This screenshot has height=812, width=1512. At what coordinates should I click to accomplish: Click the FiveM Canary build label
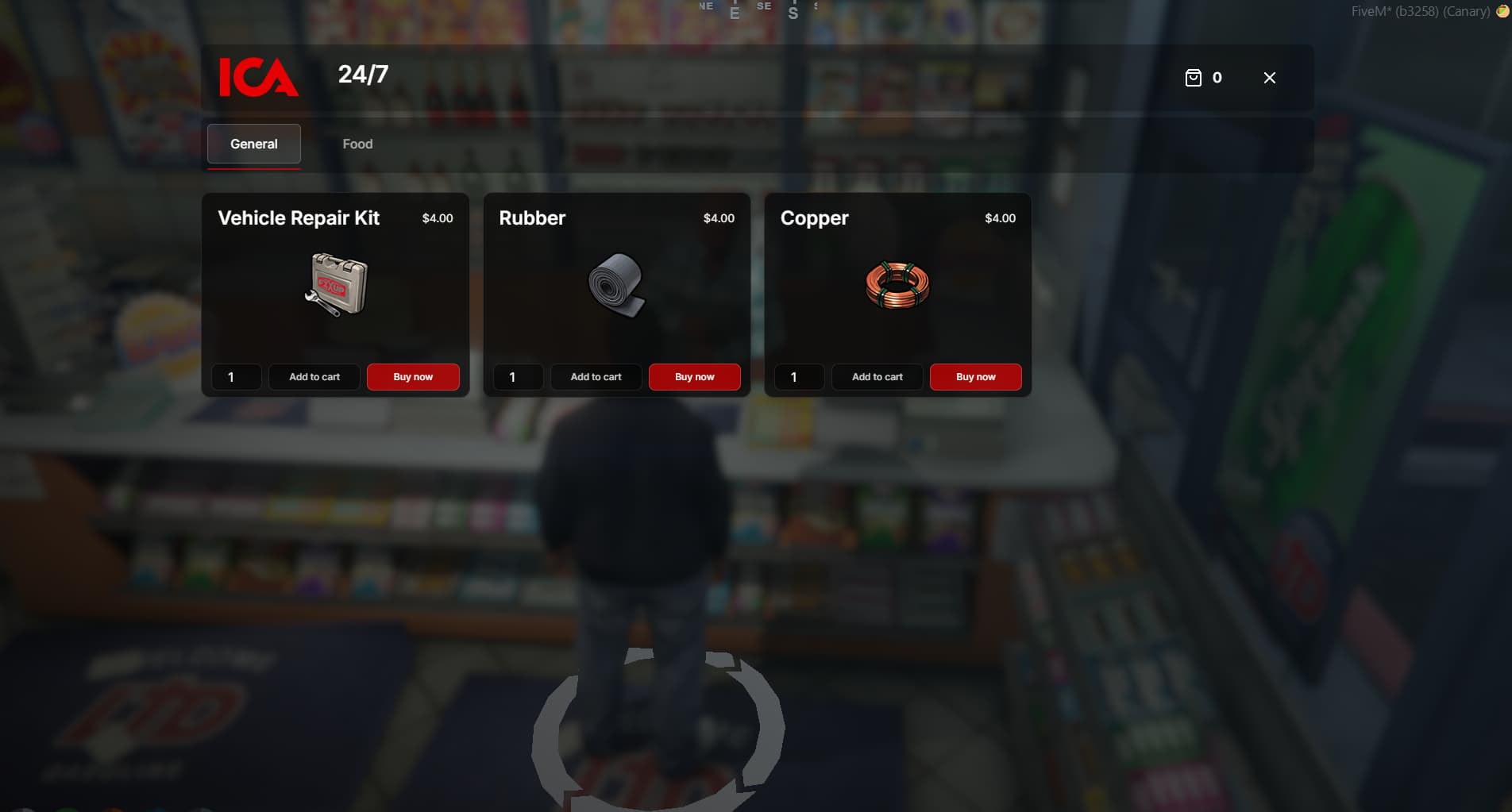(x=1421, y=11)
